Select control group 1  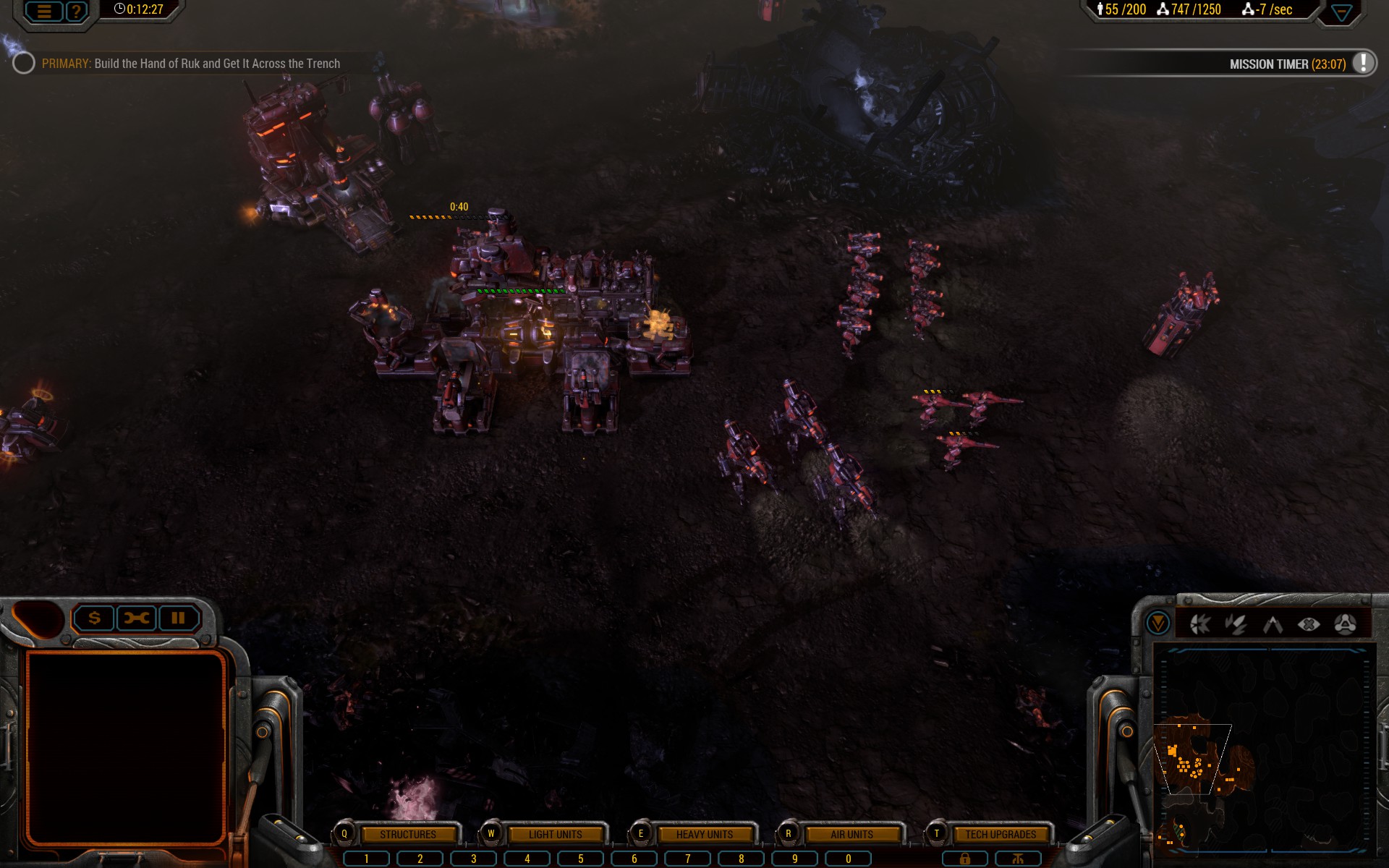coord(366,859)
